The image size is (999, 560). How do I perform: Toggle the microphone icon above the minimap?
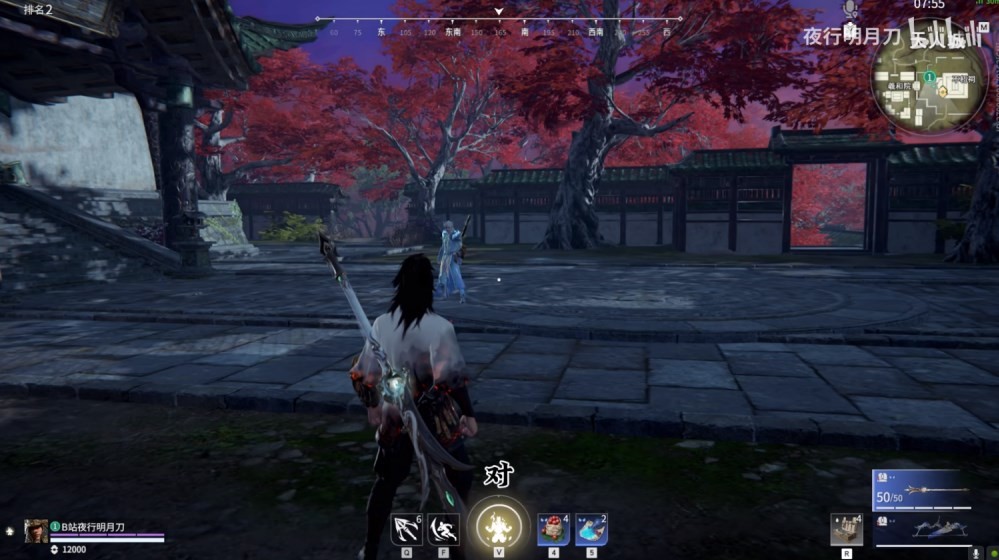point(851,9)
